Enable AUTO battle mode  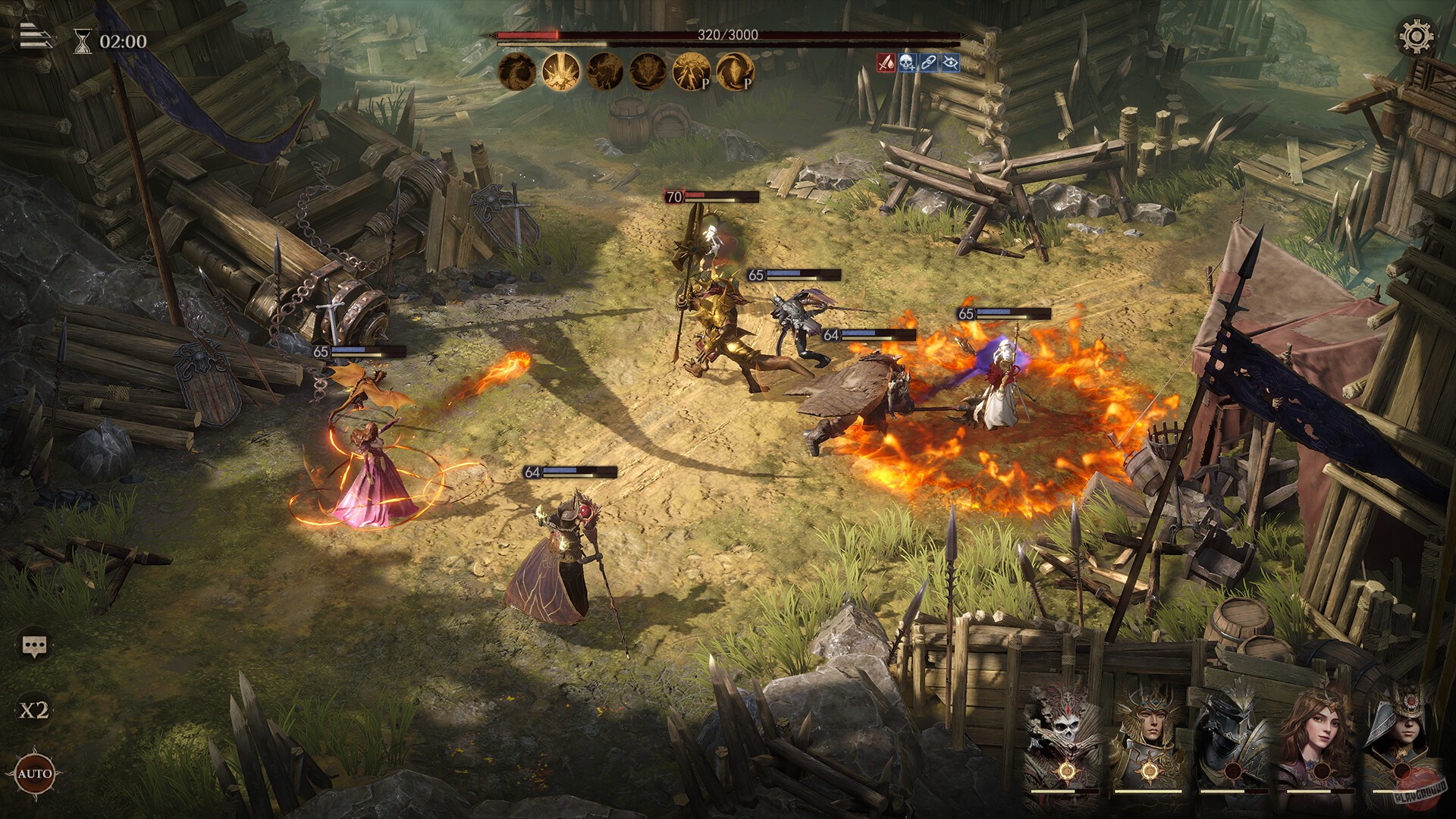[x=35, y=776]
